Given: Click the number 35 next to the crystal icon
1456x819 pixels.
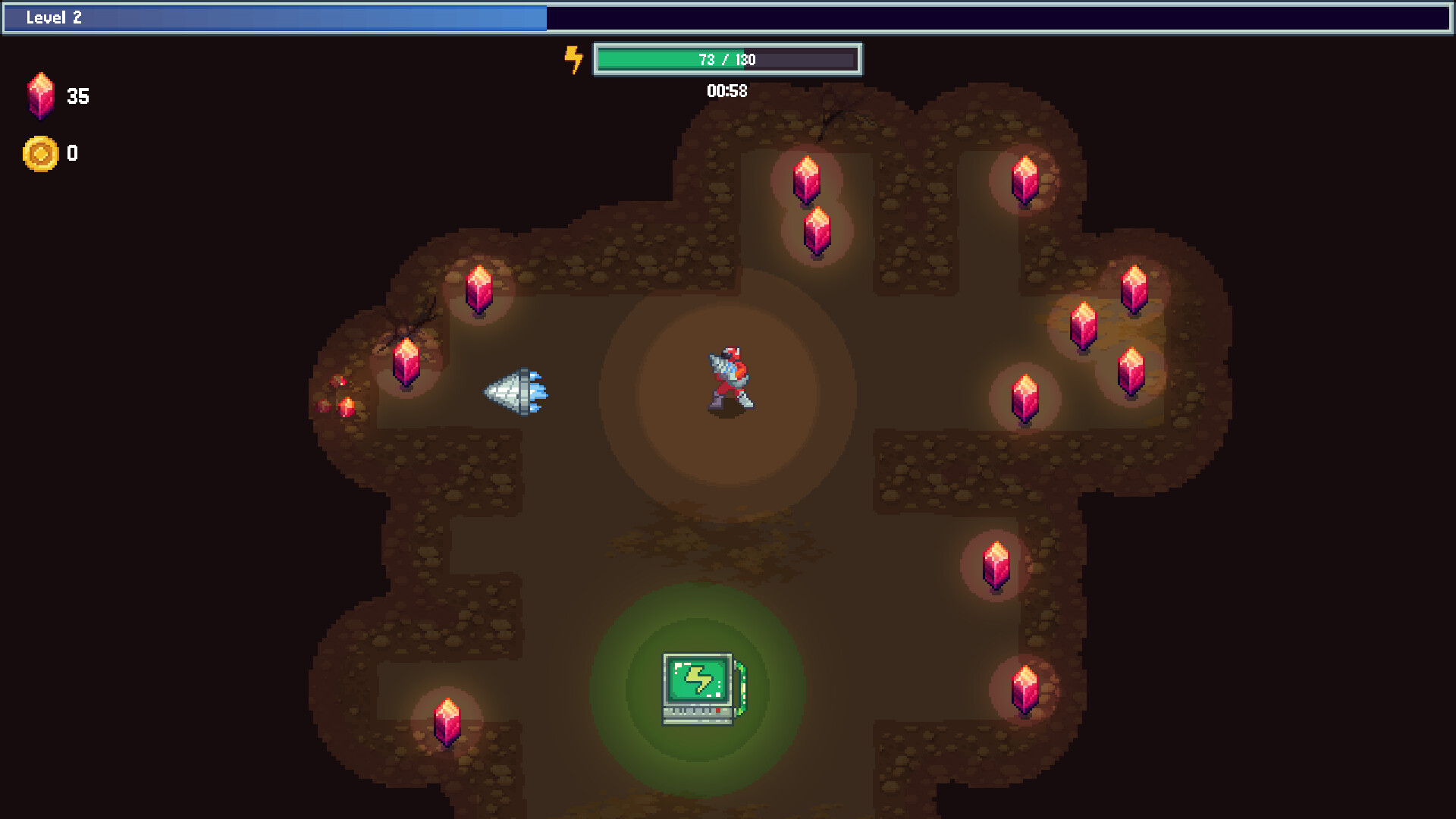Looking at the screenshot, I should point(79,96).
